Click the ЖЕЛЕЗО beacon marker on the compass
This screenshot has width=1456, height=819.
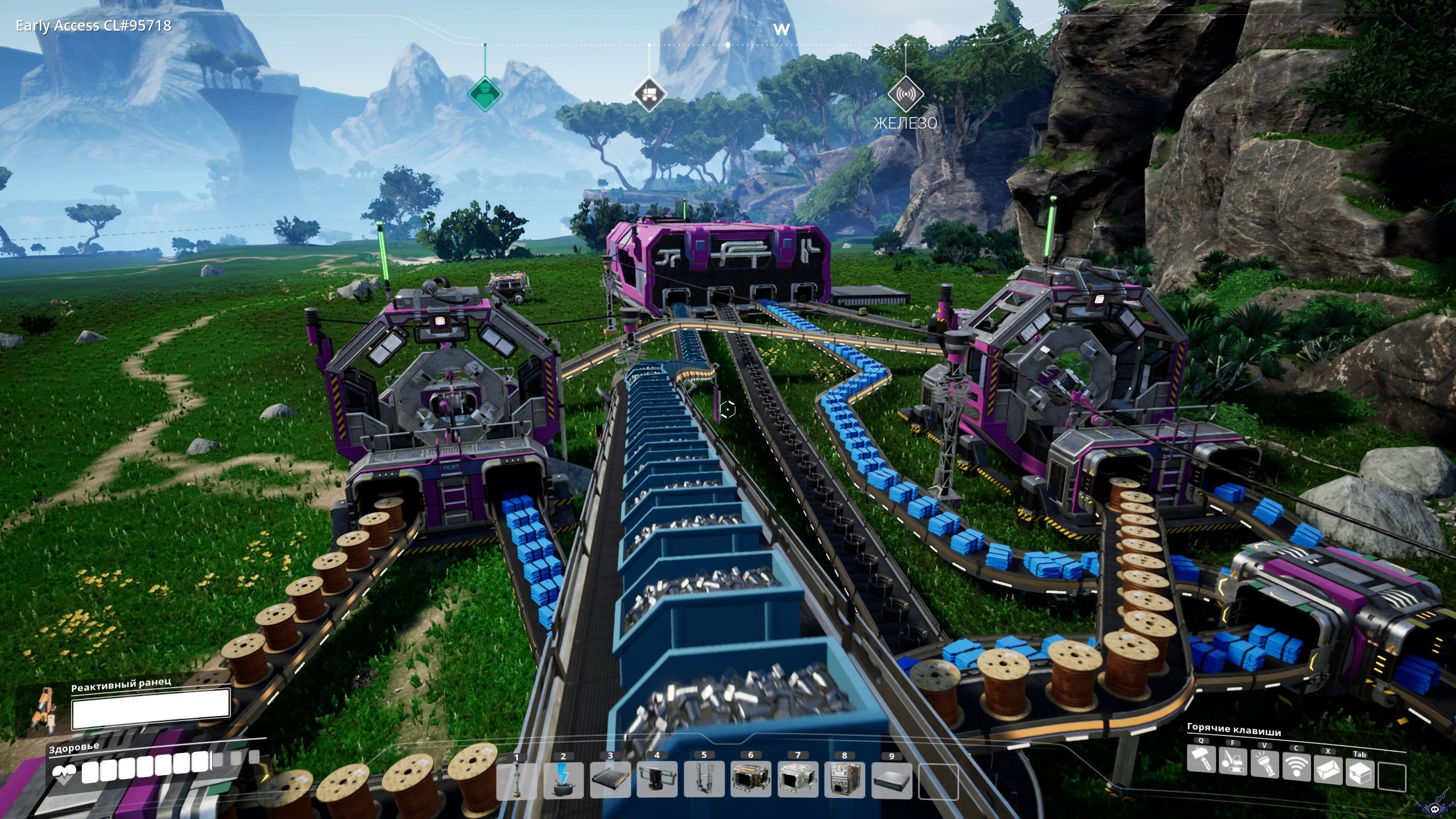(x=905, y=94)
